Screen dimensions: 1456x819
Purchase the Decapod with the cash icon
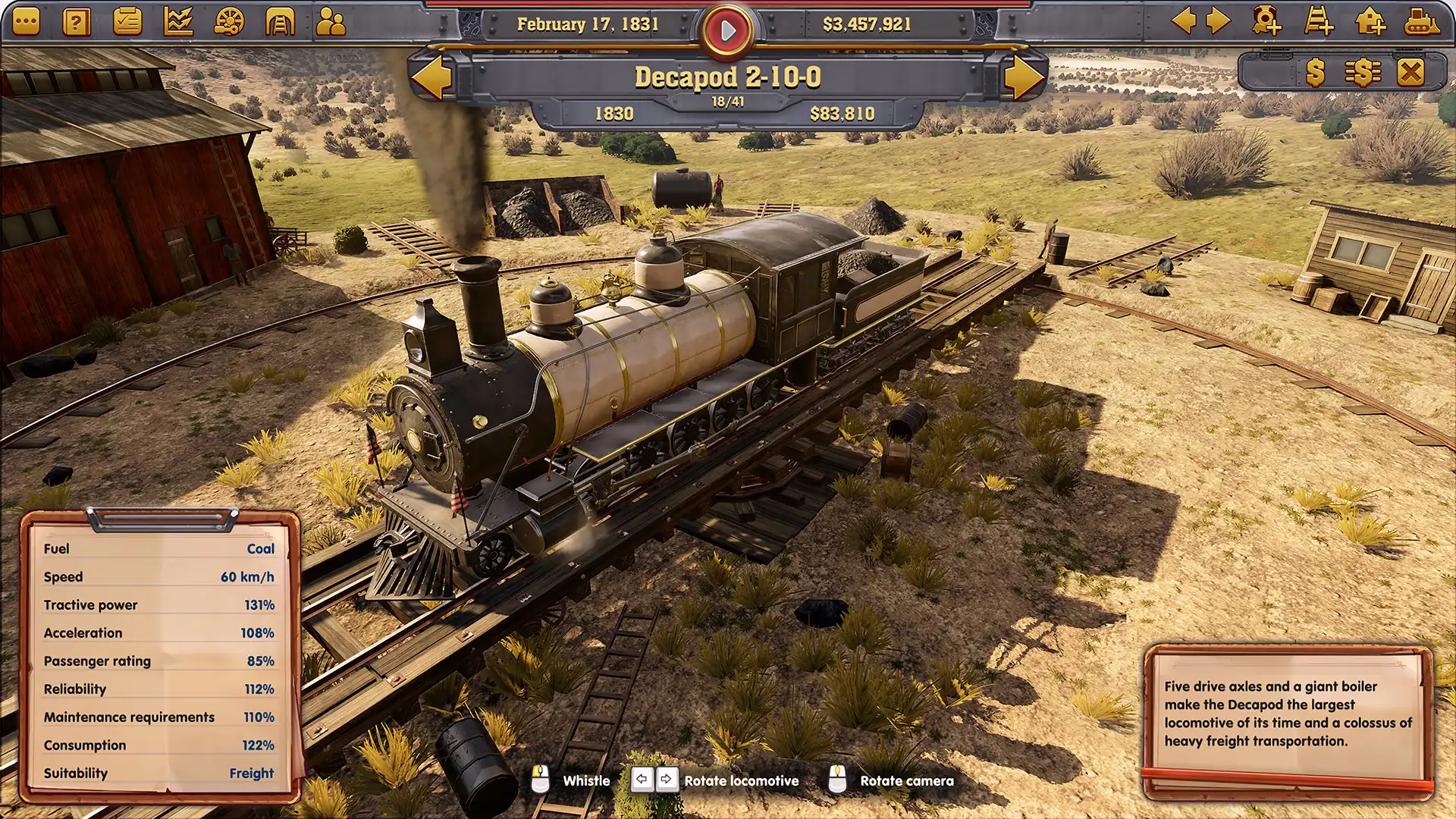(1316, 72)
